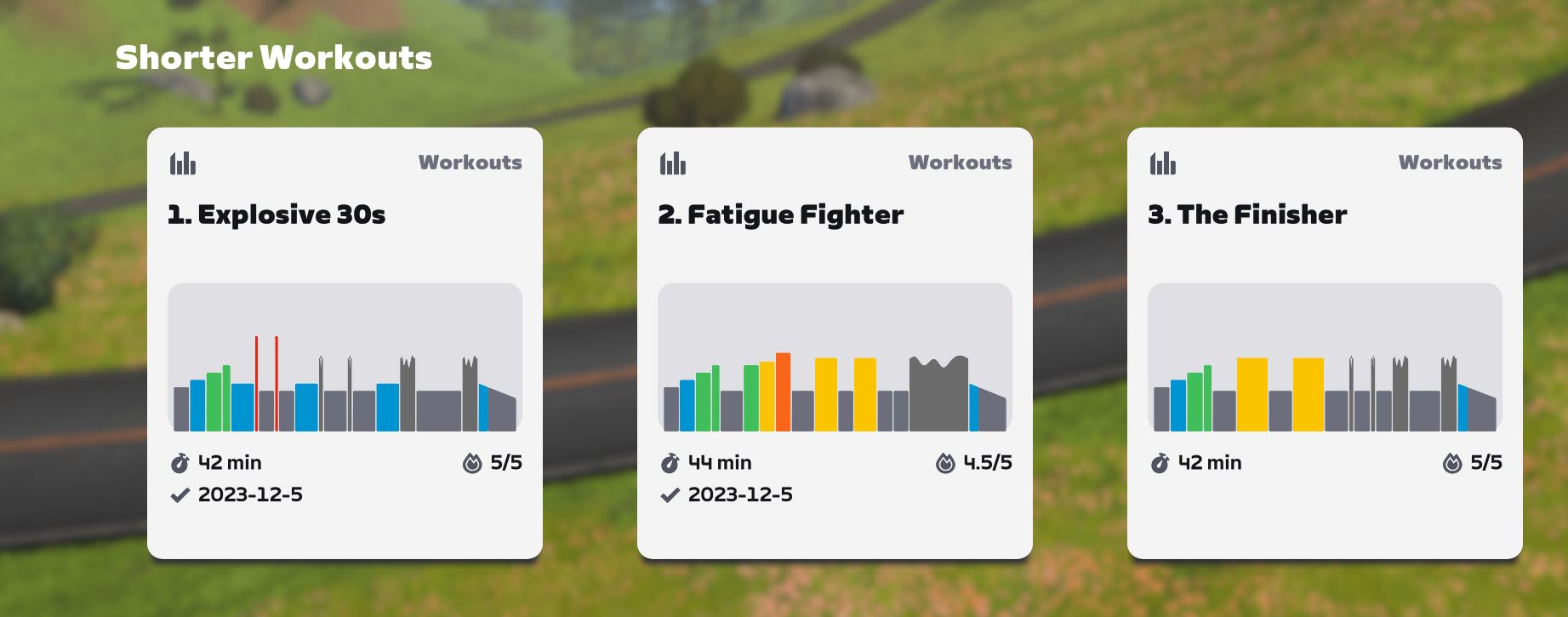
Task: Select the stopwatch icon next to 42 min
Action: (x=178, y=463)
